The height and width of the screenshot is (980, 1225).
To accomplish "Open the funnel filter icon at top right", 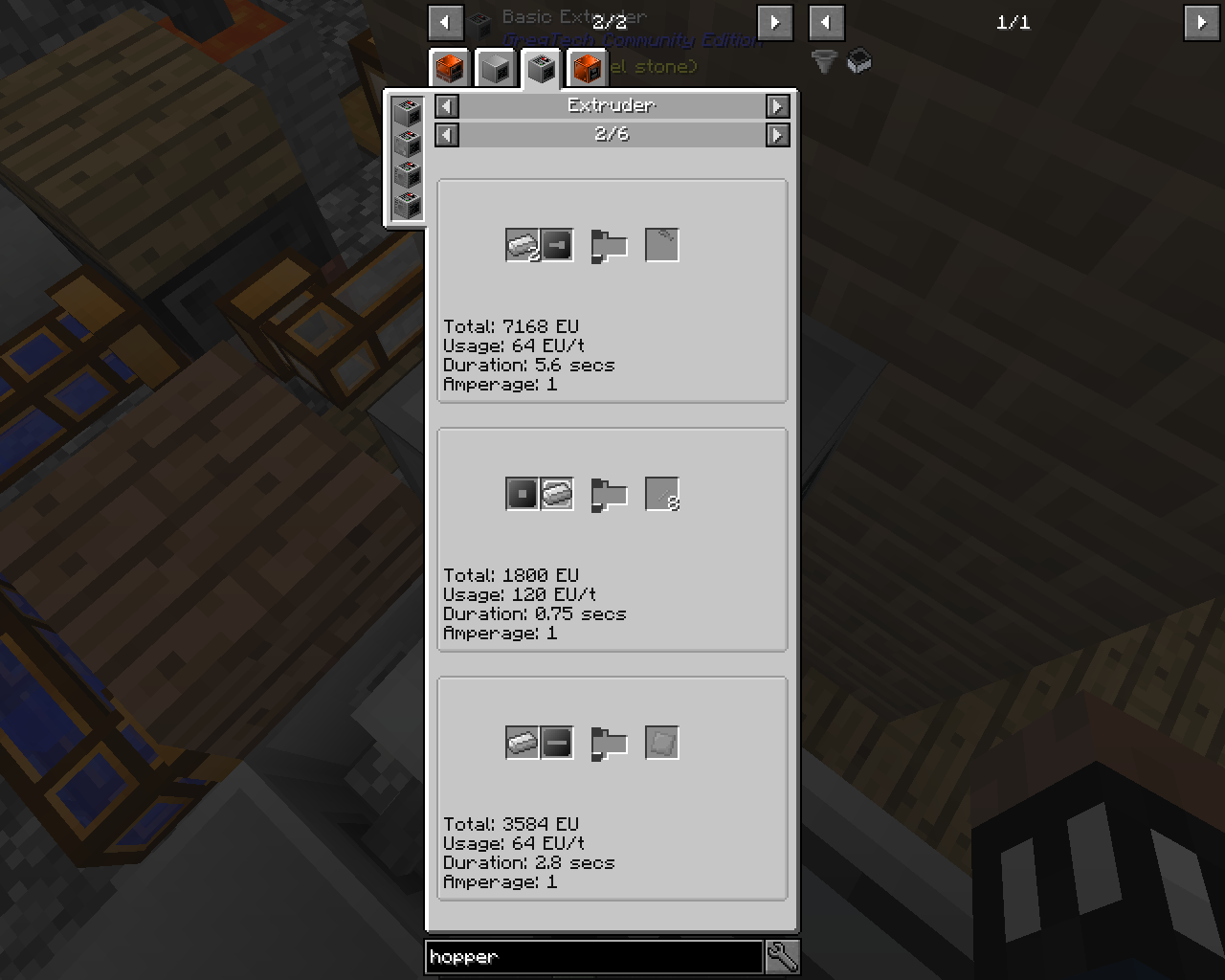I will click(x=824, y=62).
